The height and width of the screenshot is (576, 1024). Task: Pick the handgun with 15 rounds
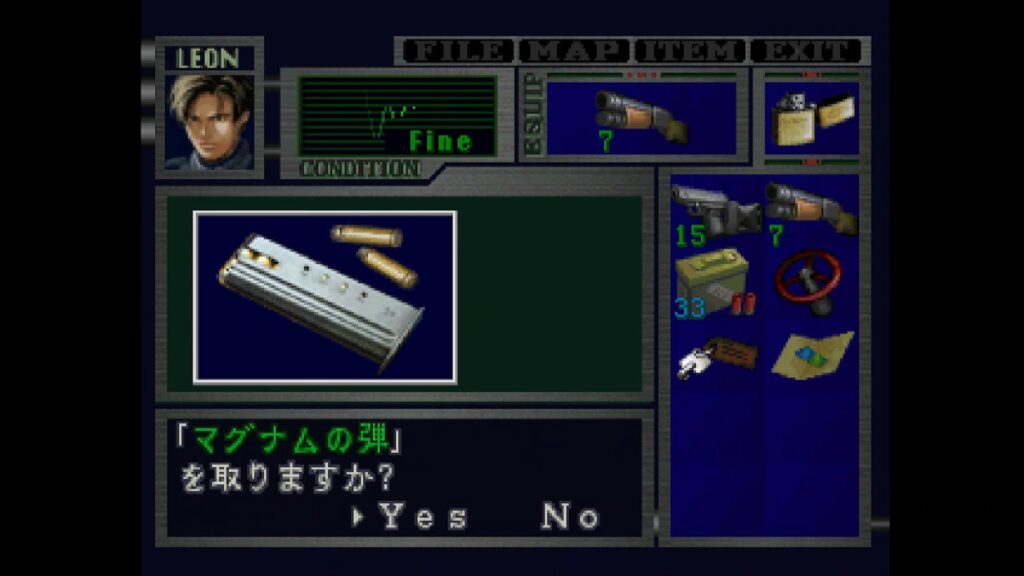pyautogui.click(x=715, y=210)
